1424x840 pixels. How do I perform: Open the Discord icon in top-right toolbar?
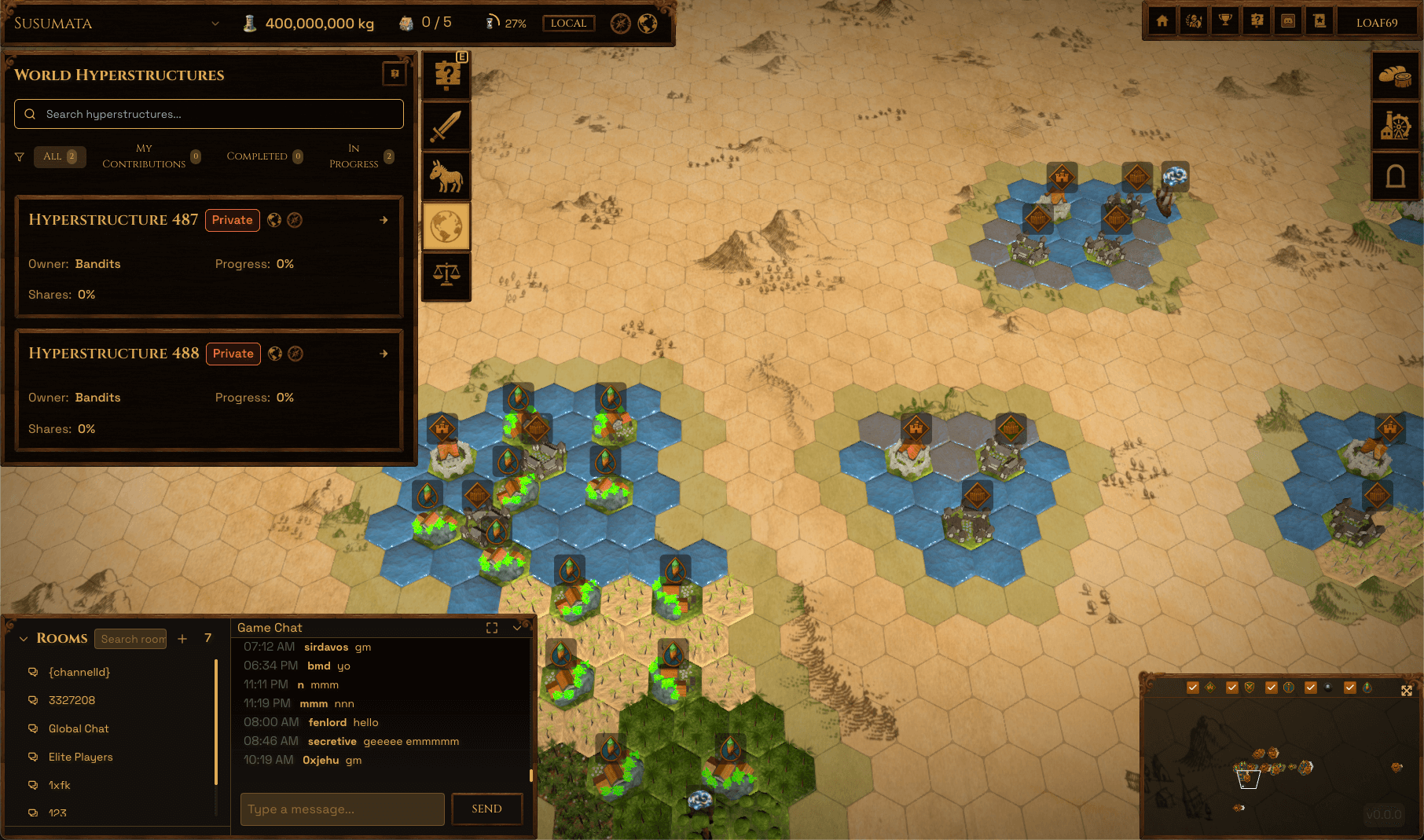pos(1288,20)
